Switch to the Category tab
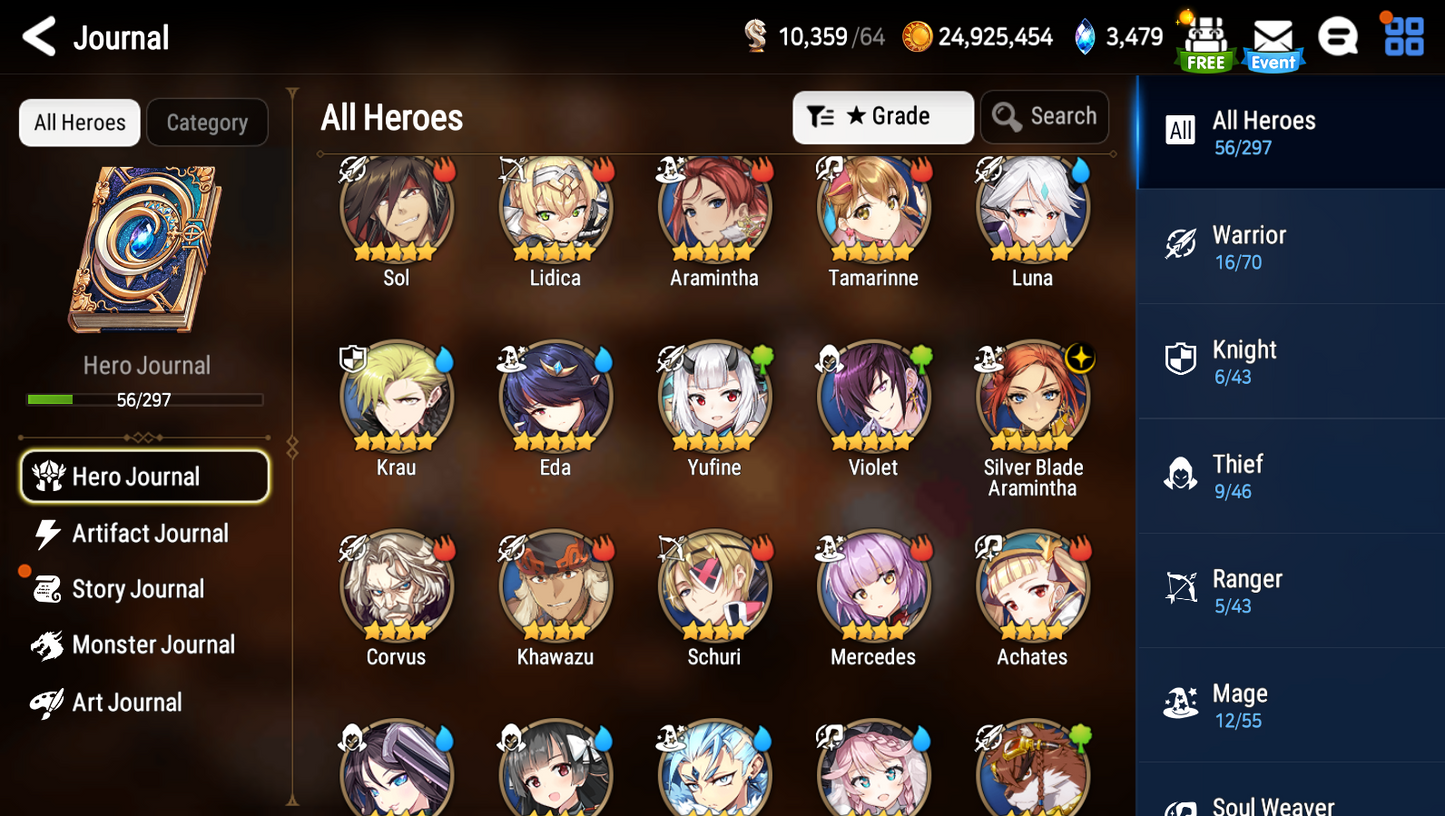1445x816 pixels. coord(207,123)
